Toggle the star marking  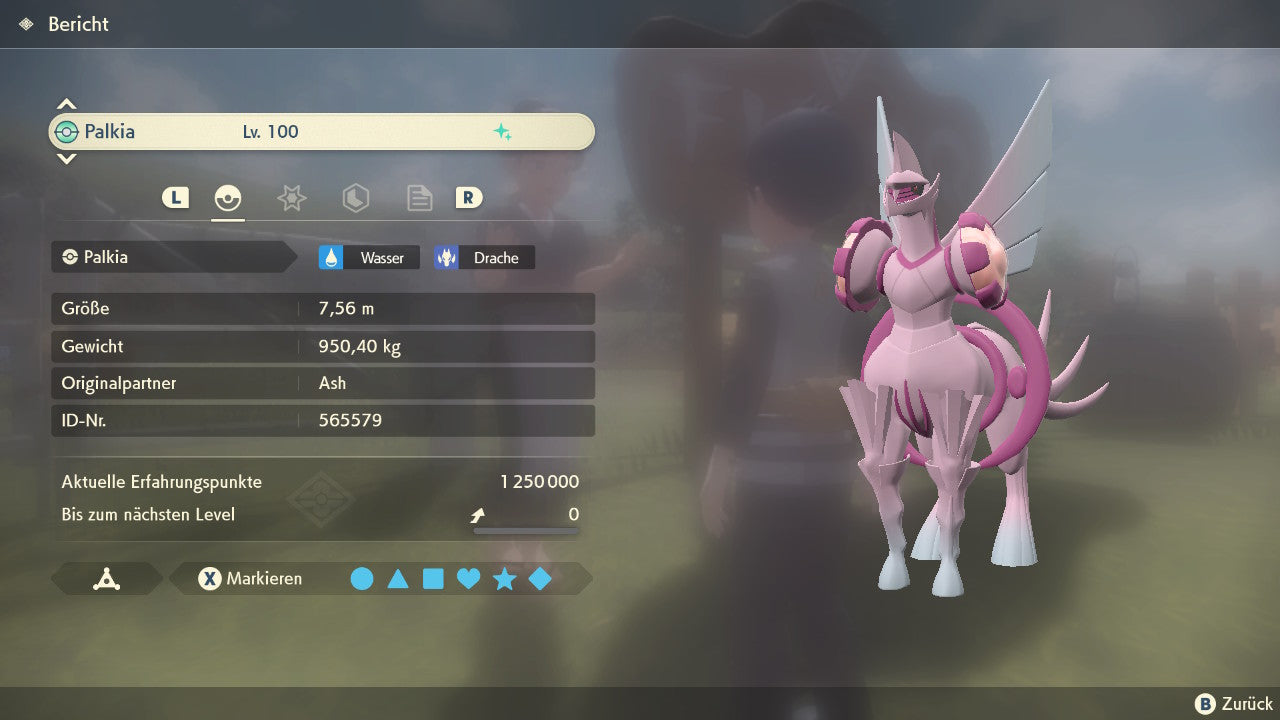point(504,579)
